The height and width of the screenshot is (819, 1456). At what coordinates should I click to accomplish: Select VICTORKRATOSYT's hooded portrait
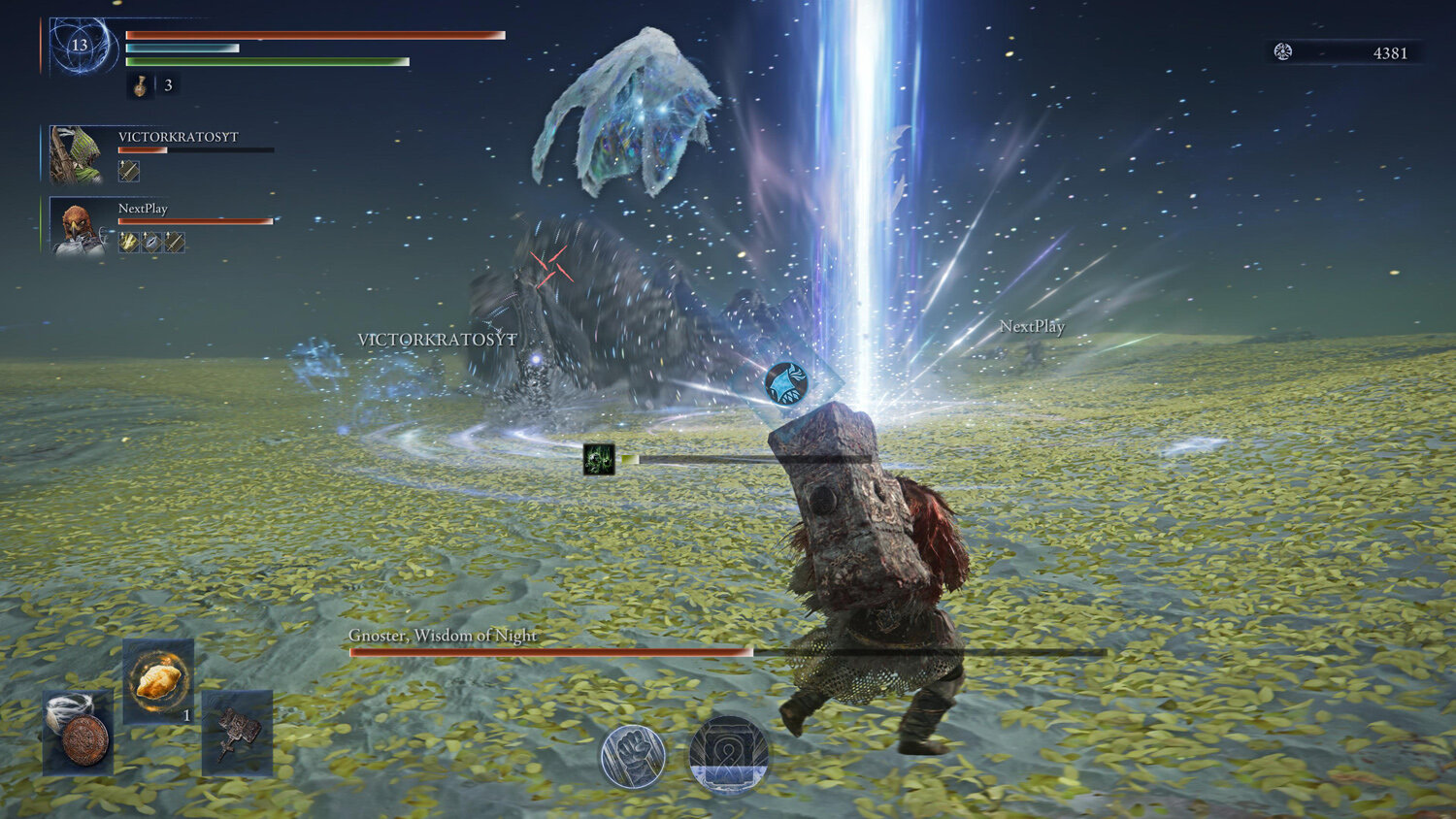pos(76,154)
